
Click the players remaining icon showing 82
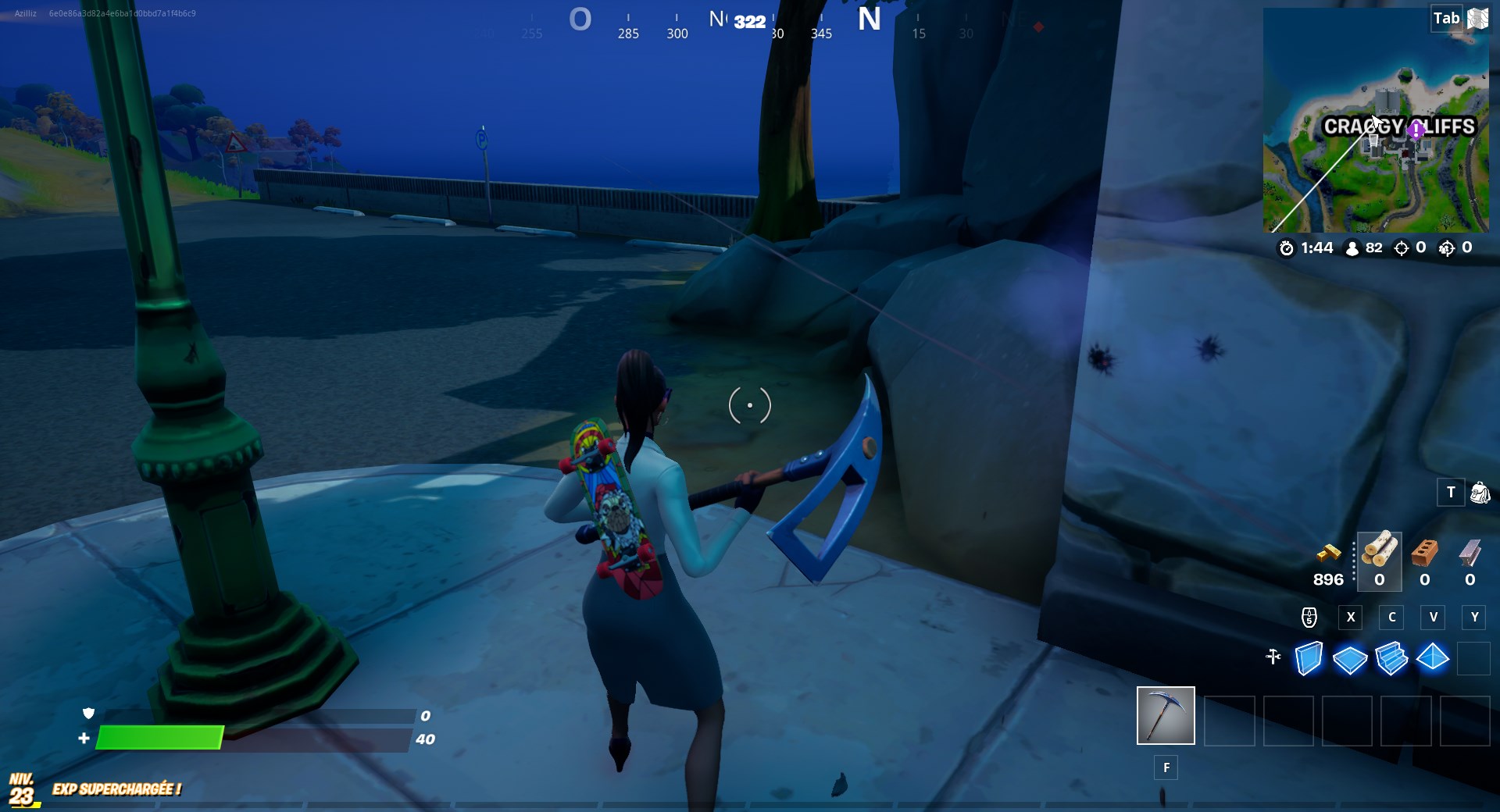(1352, 248)
